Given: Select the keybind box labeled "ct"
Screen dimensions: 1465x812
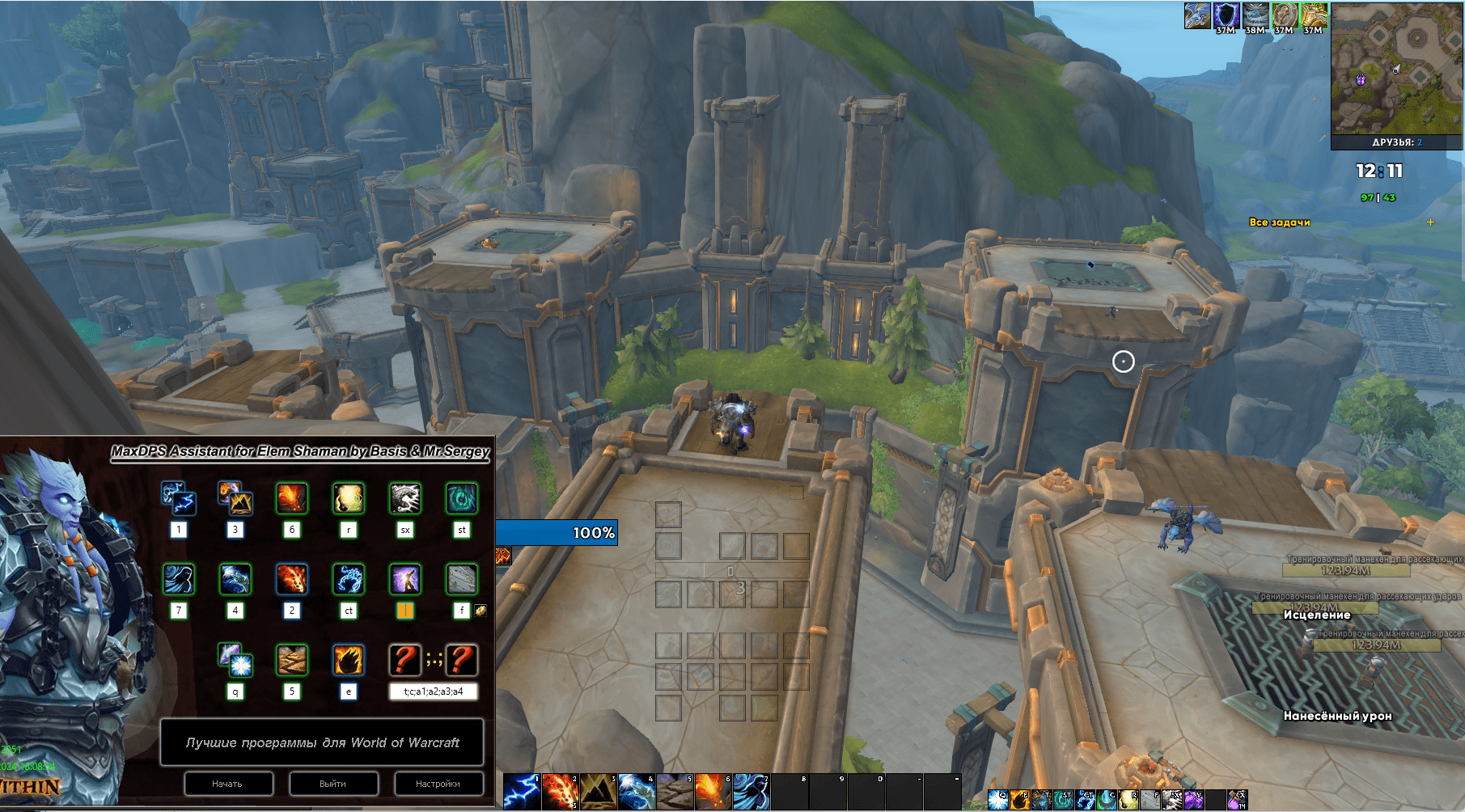Looking at the screenshot, I should [349, 611].
